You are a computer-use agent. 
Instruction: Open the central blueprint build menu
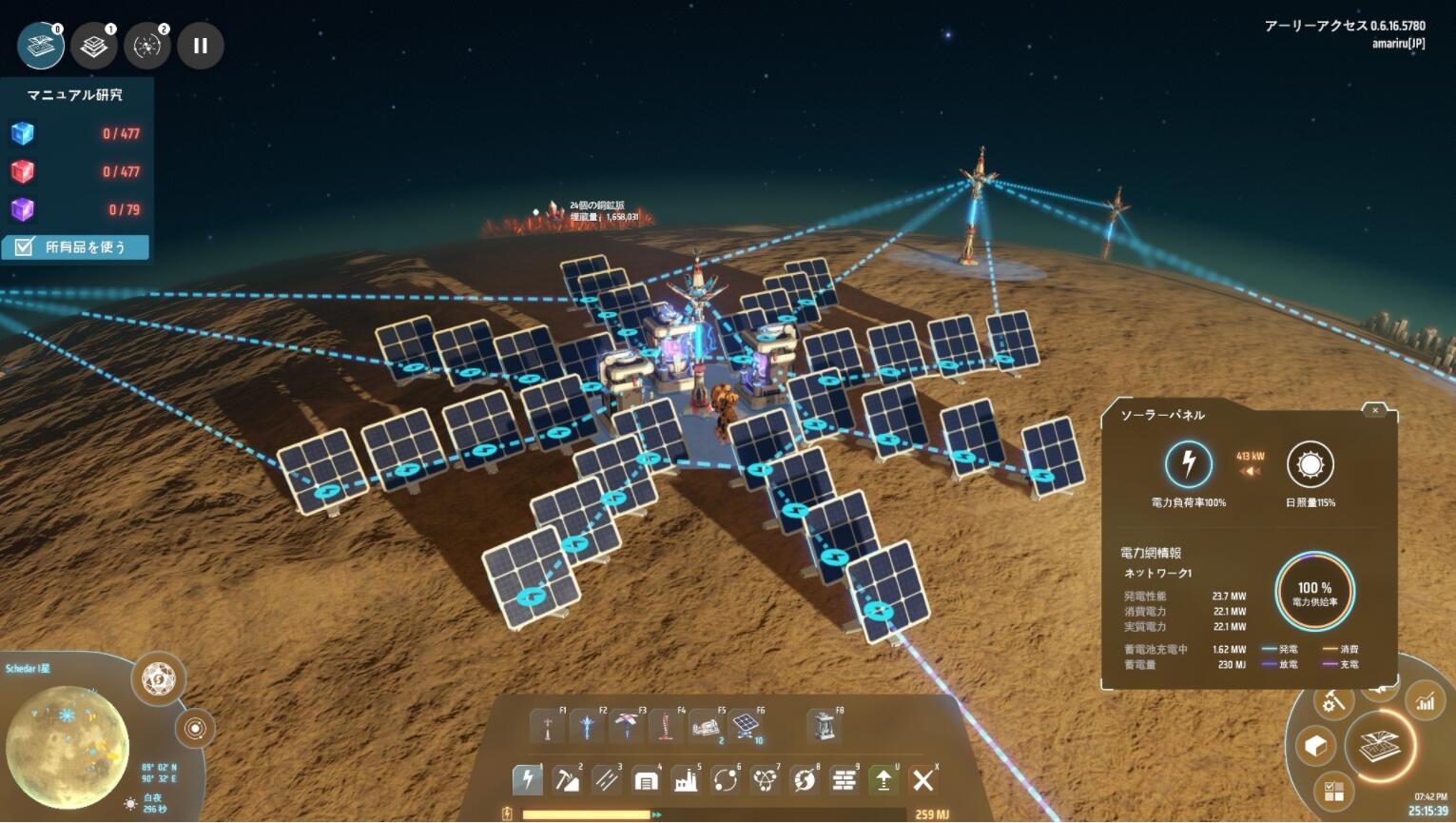(1378, 746)
